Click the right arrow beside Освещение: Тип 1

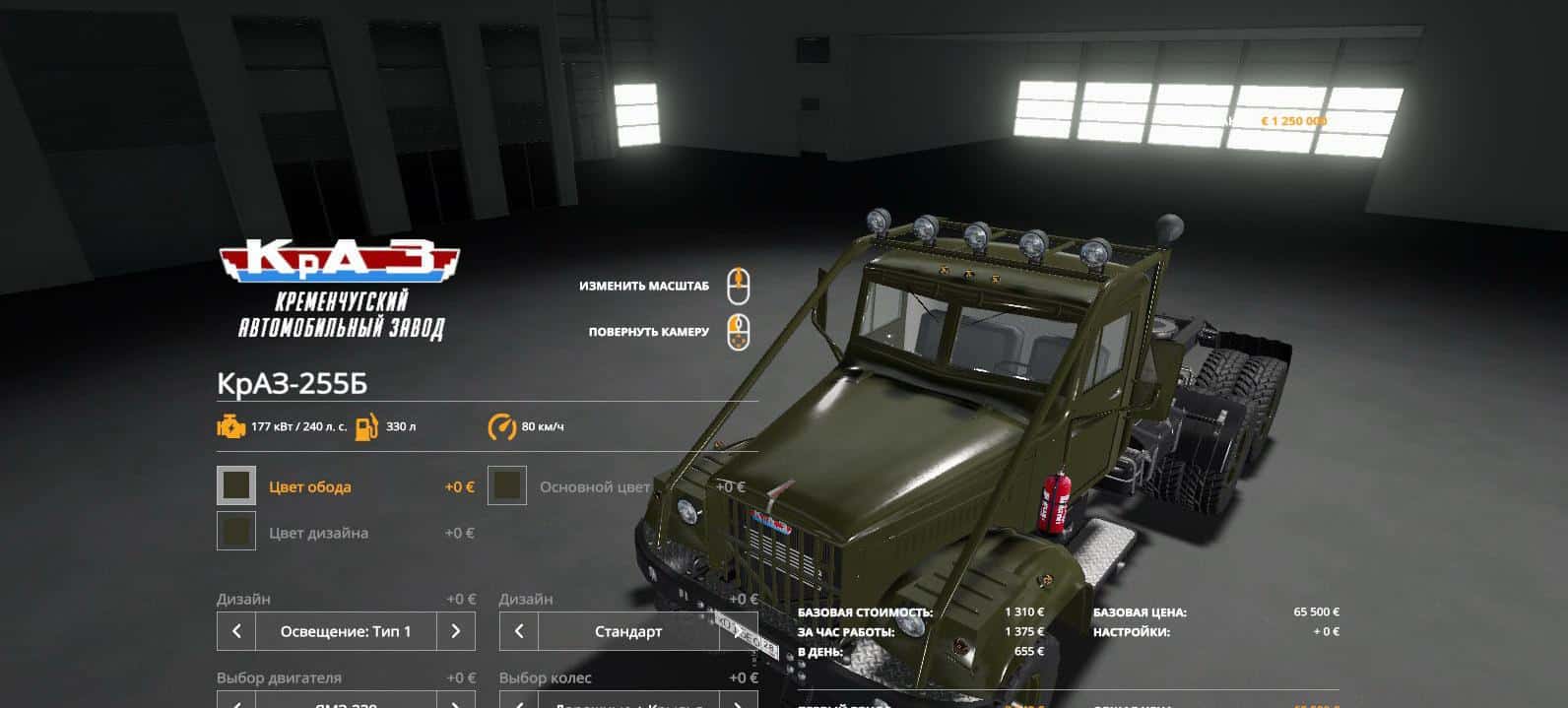point(455,631)
